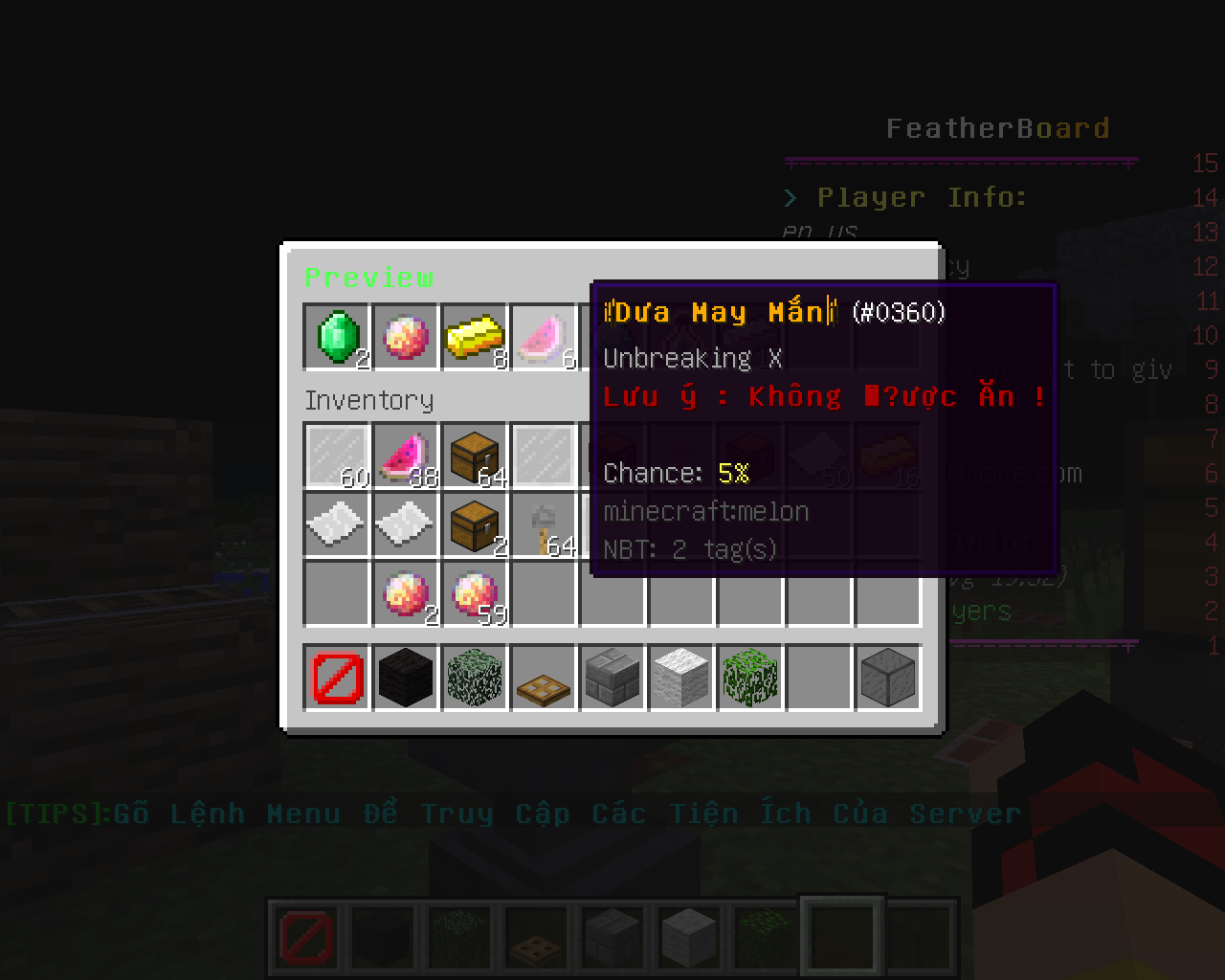This screenshot has height=980, width=1225.
Task: Select the bright green leaves block
Action: point(750,678)
